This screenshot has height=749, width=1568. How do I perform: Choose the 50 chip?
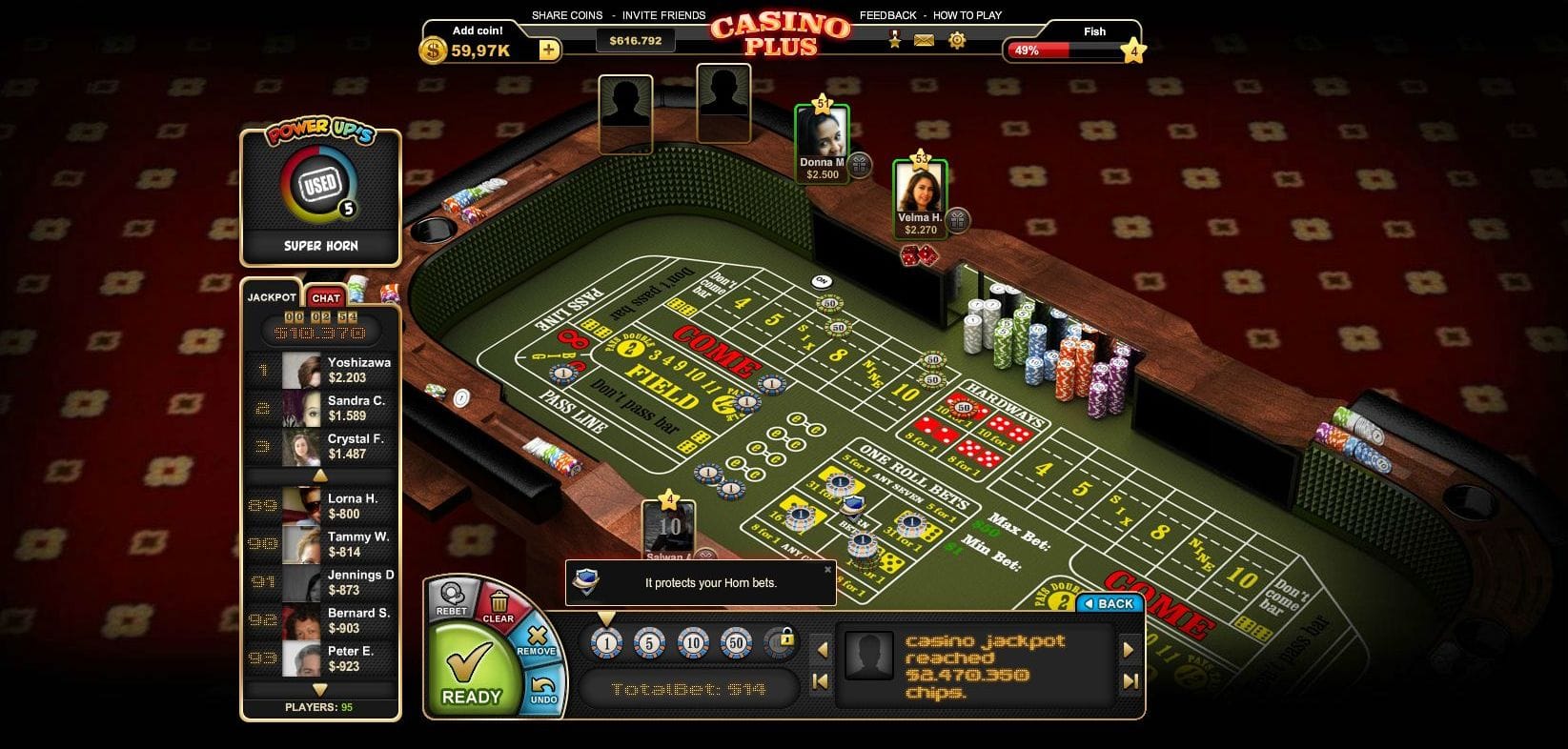point(736,643)
